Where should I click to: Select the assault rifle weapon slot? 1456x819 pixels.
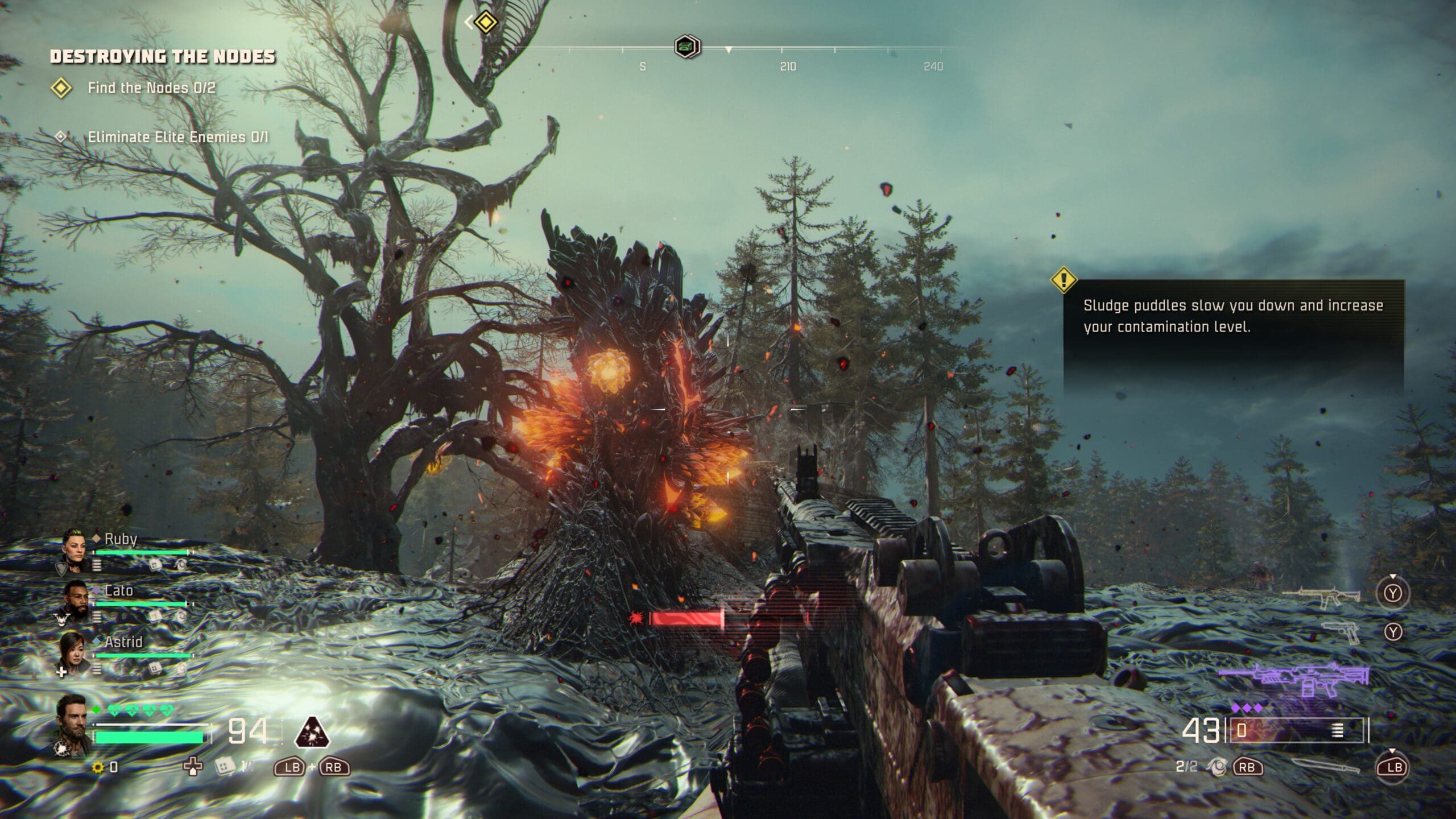(x=1321, y=596)
